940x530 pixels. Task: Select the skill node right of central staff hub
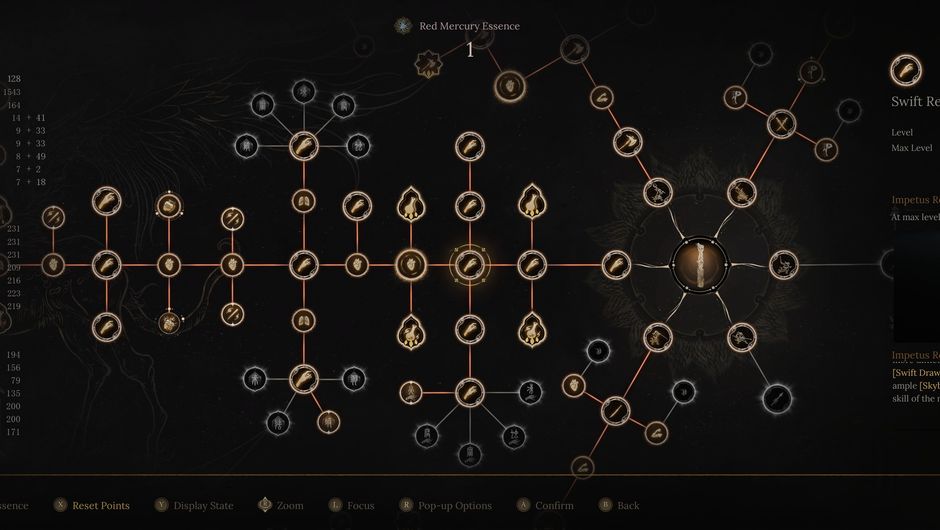784,265
